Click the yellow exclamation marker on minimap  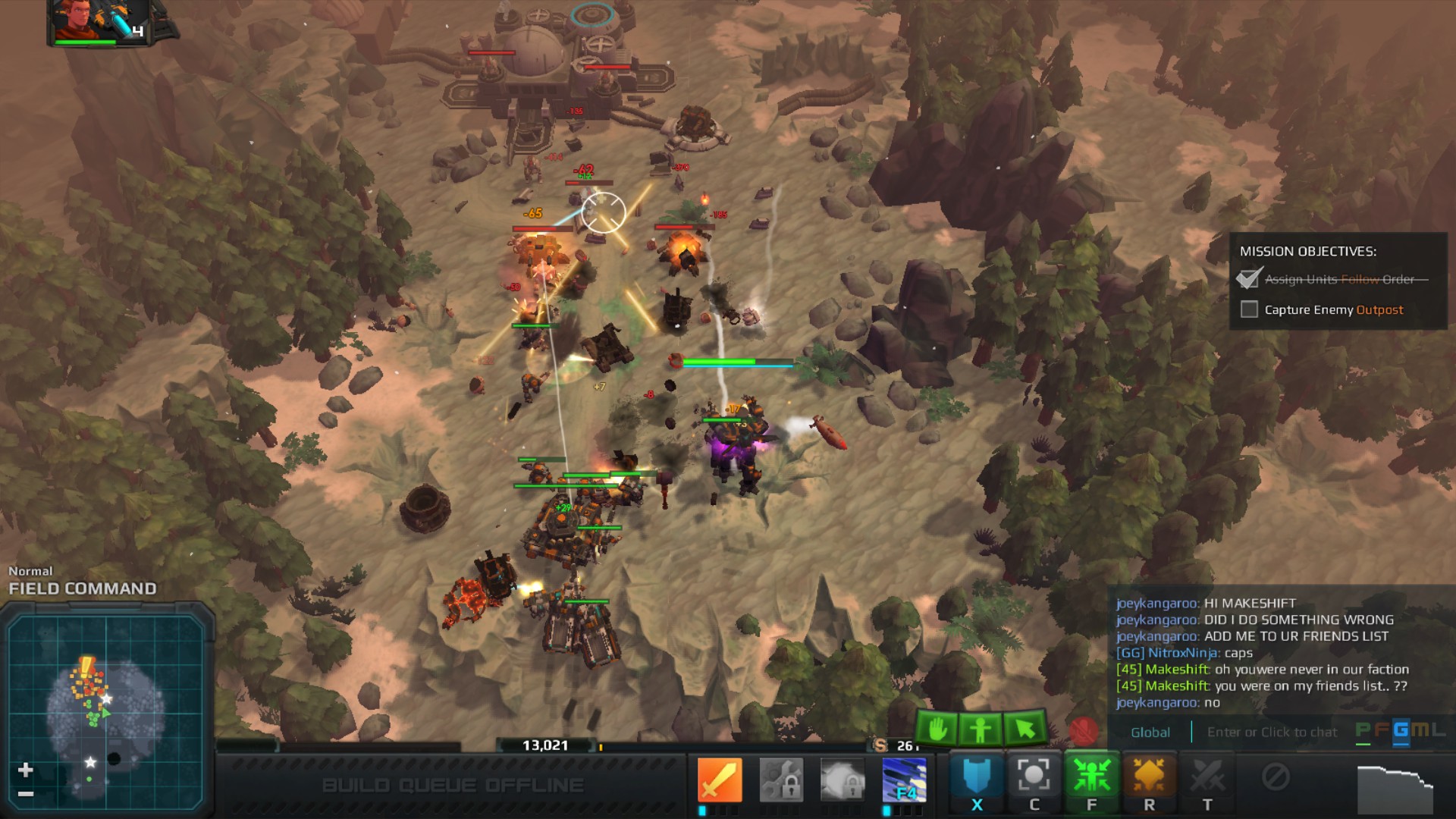[87, 665]
